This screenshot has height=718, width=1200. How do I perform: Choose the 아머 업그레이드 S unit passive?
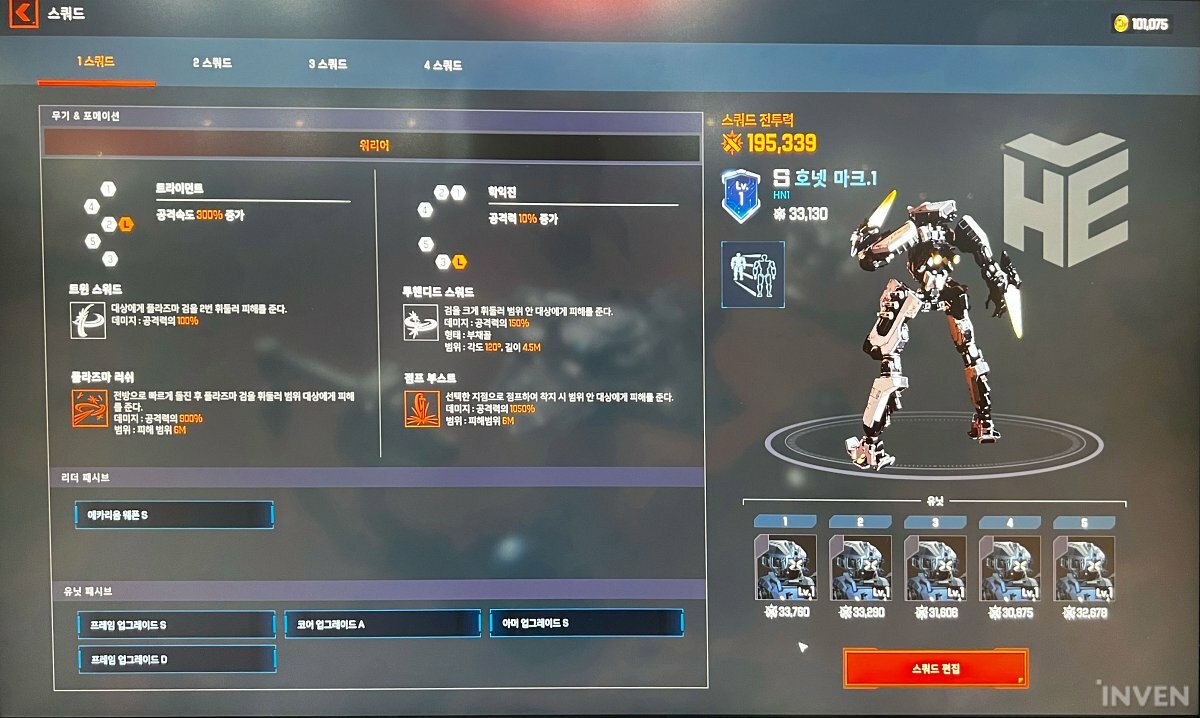click(x=587, y=623)
